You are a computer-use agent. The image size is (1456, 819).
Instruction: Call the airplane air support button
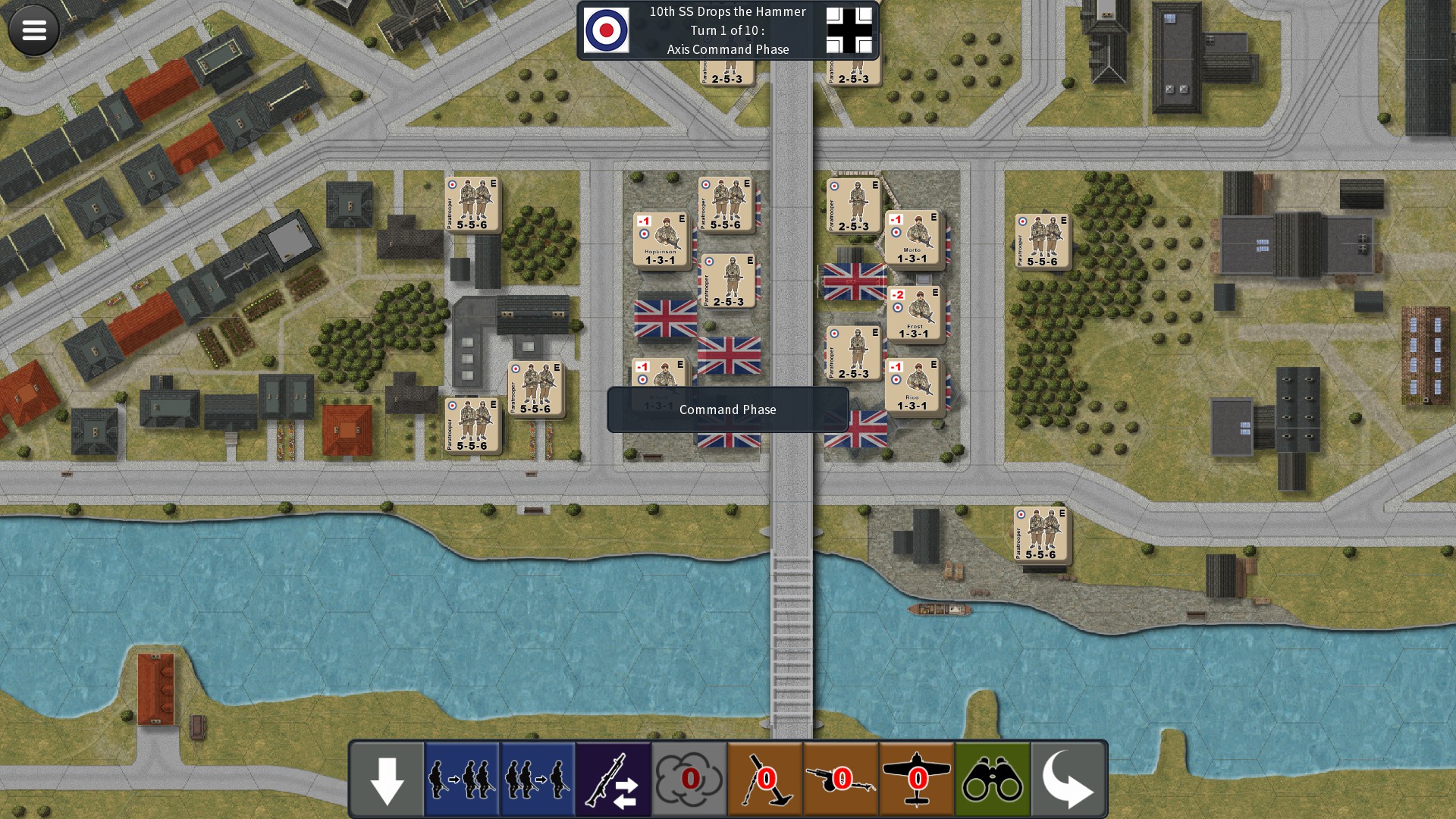[x=917, y=780]
